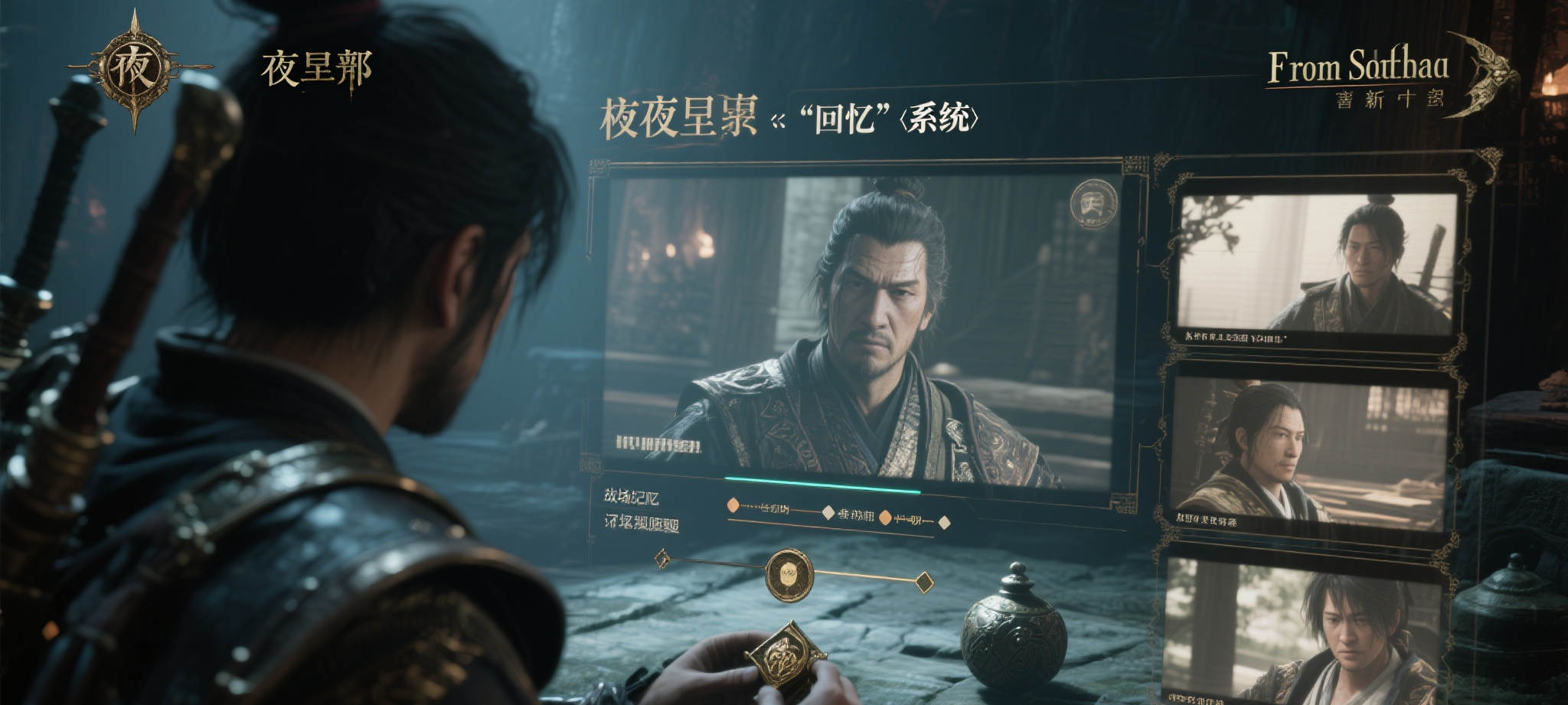Click the round seal icon on the main memory panel

pyautogui.click(x=1094, y=204)
